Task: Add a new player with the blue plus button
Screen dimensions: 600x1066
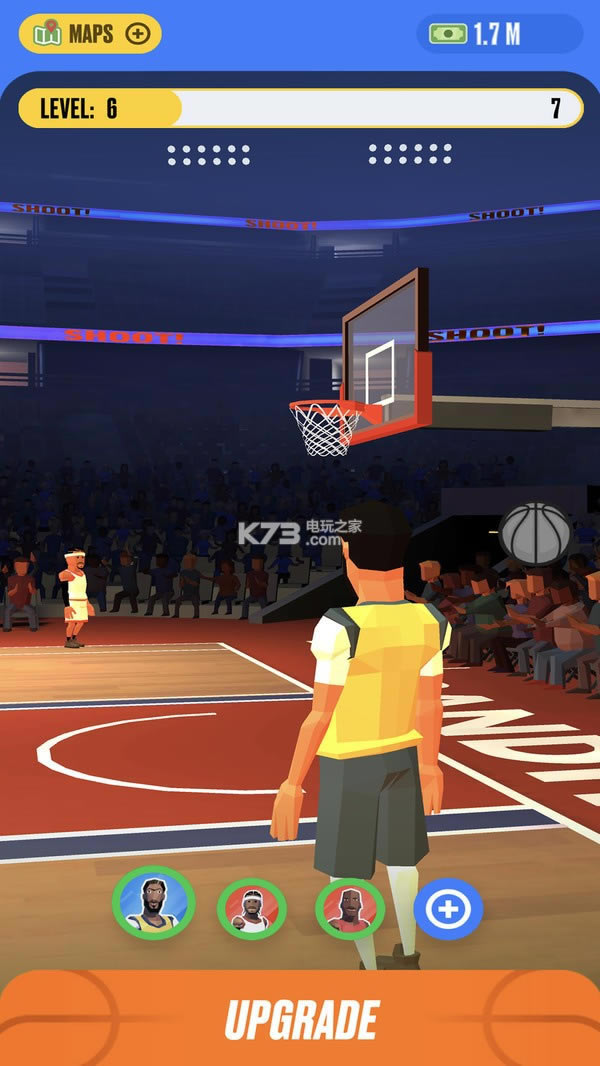Action: coord(448,908)
